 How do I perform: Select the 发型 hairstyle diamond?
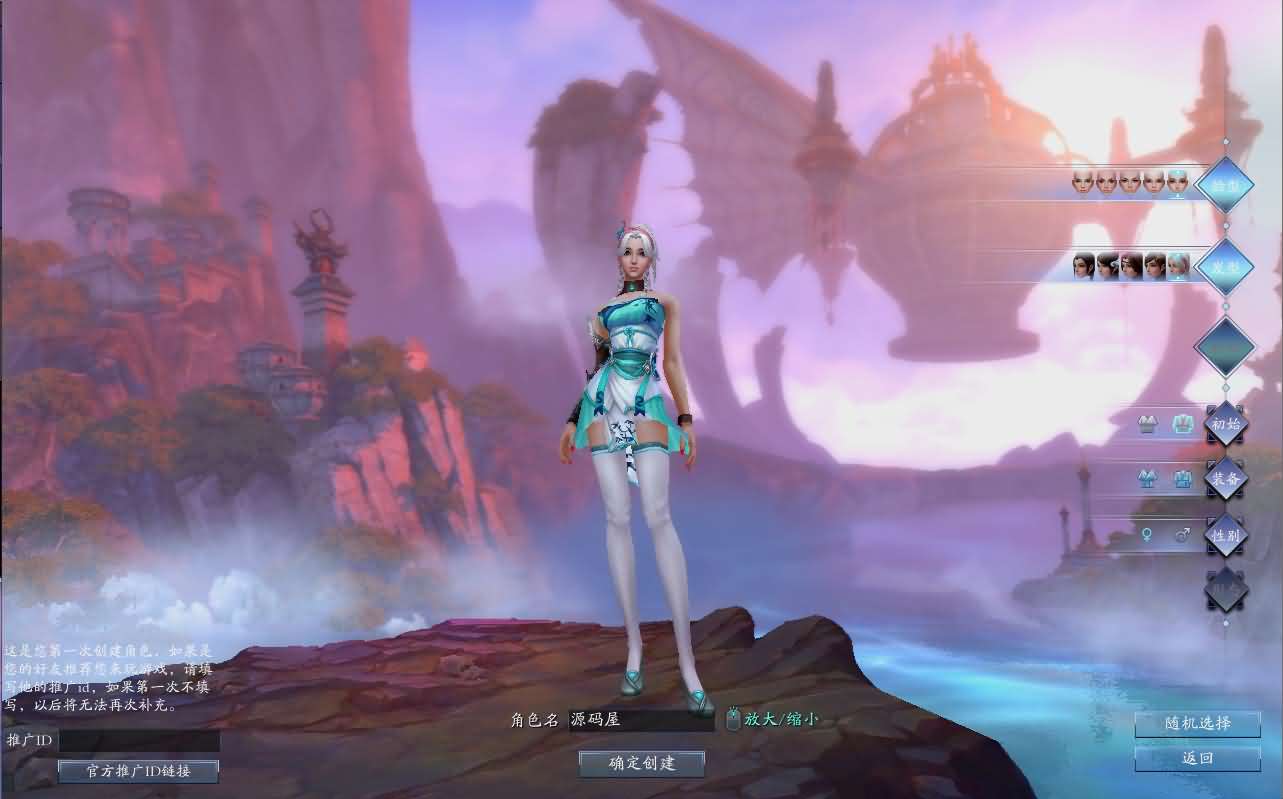point(1225,266)
